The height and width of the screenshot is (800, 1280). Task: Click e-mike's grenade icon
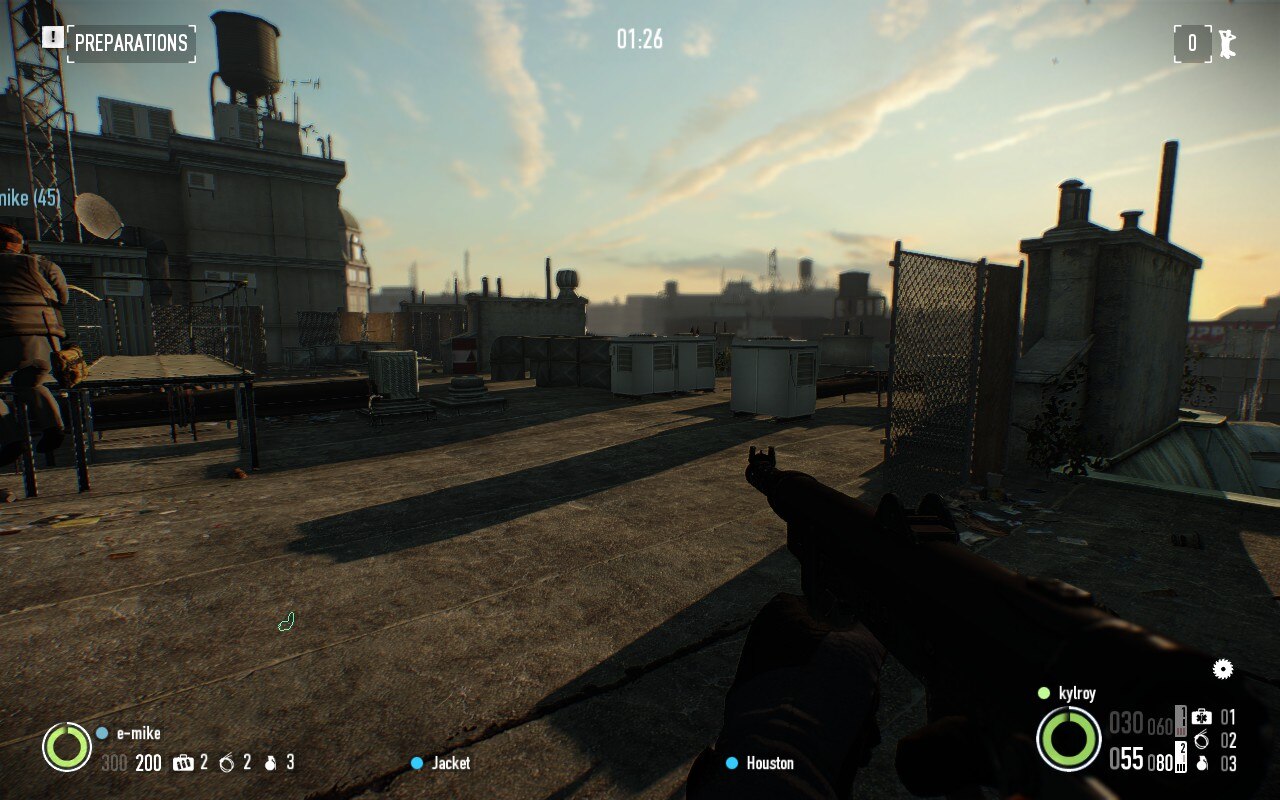(x=268, y=763)
